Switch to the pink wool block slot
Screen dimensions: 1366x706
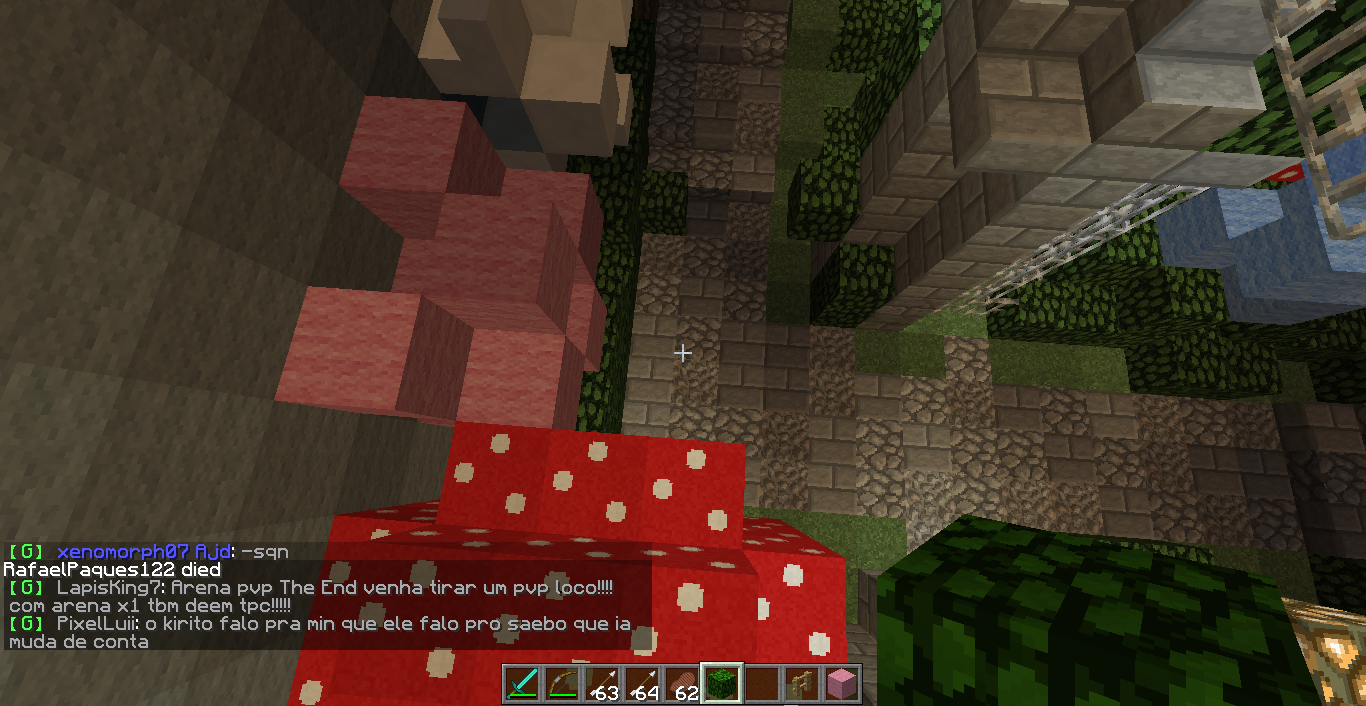841,684
